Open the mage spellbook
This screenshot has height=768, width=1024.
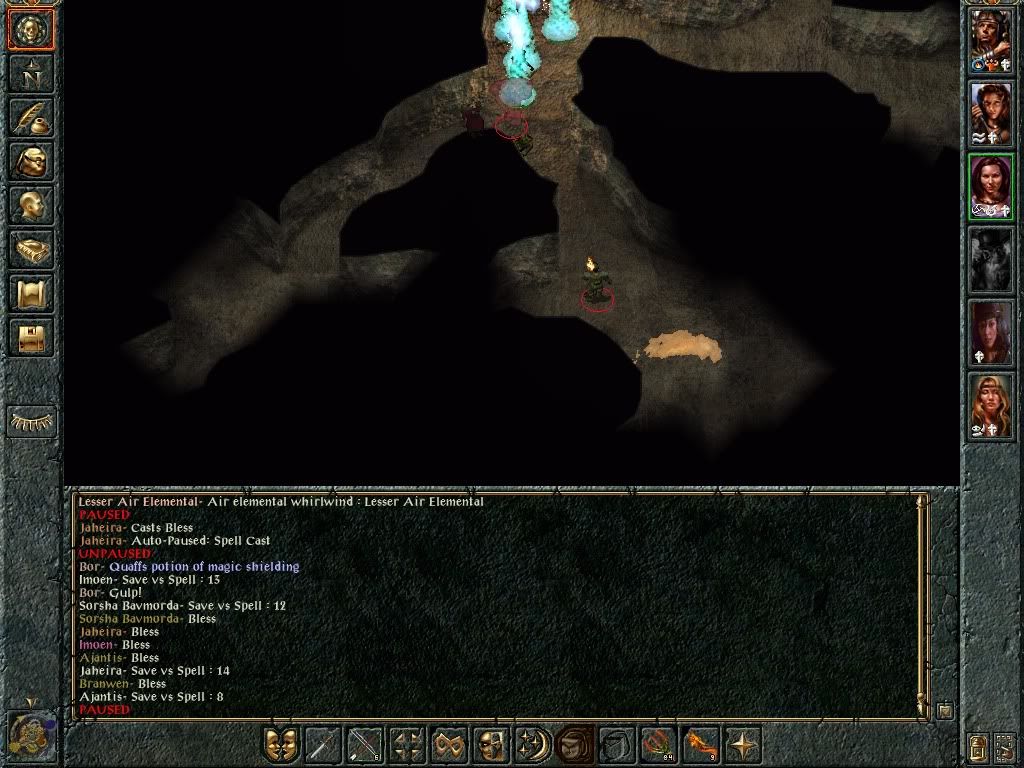pyautogui.click(x=31, y=249)
